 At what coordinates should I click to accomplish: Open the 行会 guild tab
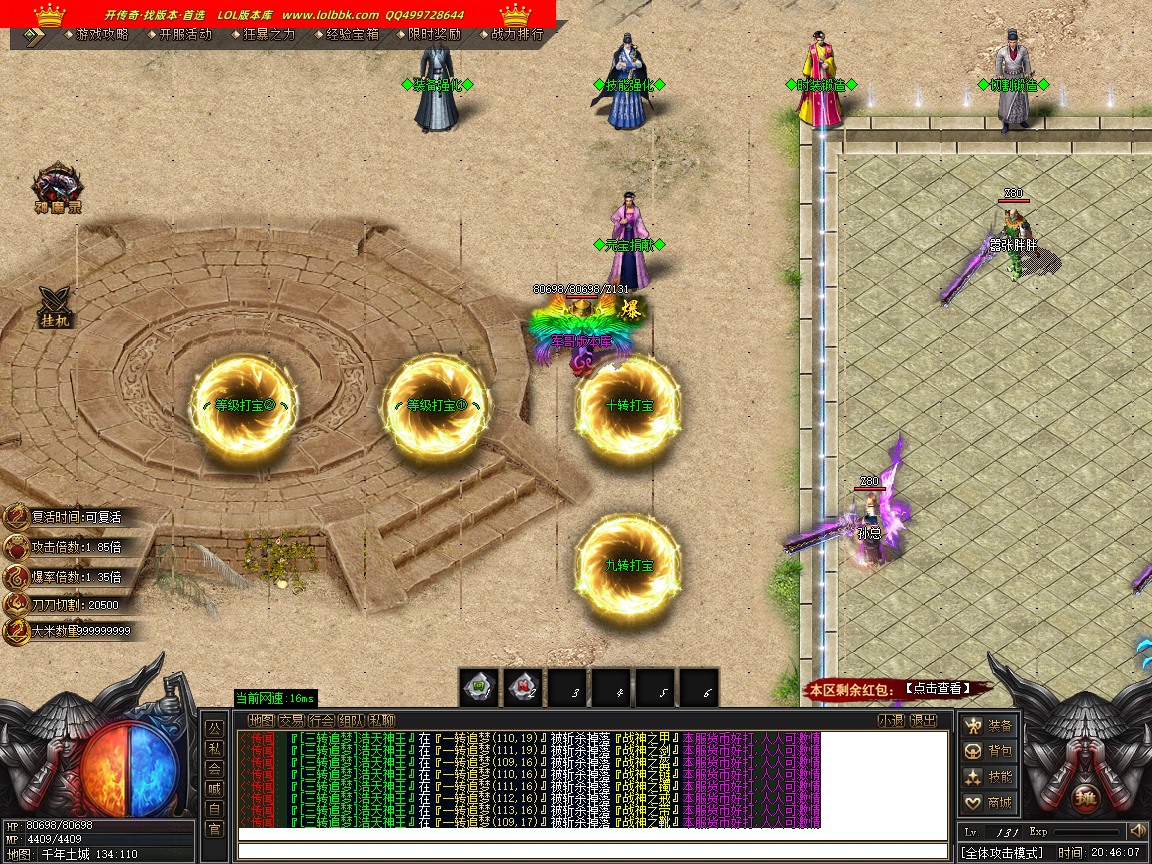pos(321,720)
